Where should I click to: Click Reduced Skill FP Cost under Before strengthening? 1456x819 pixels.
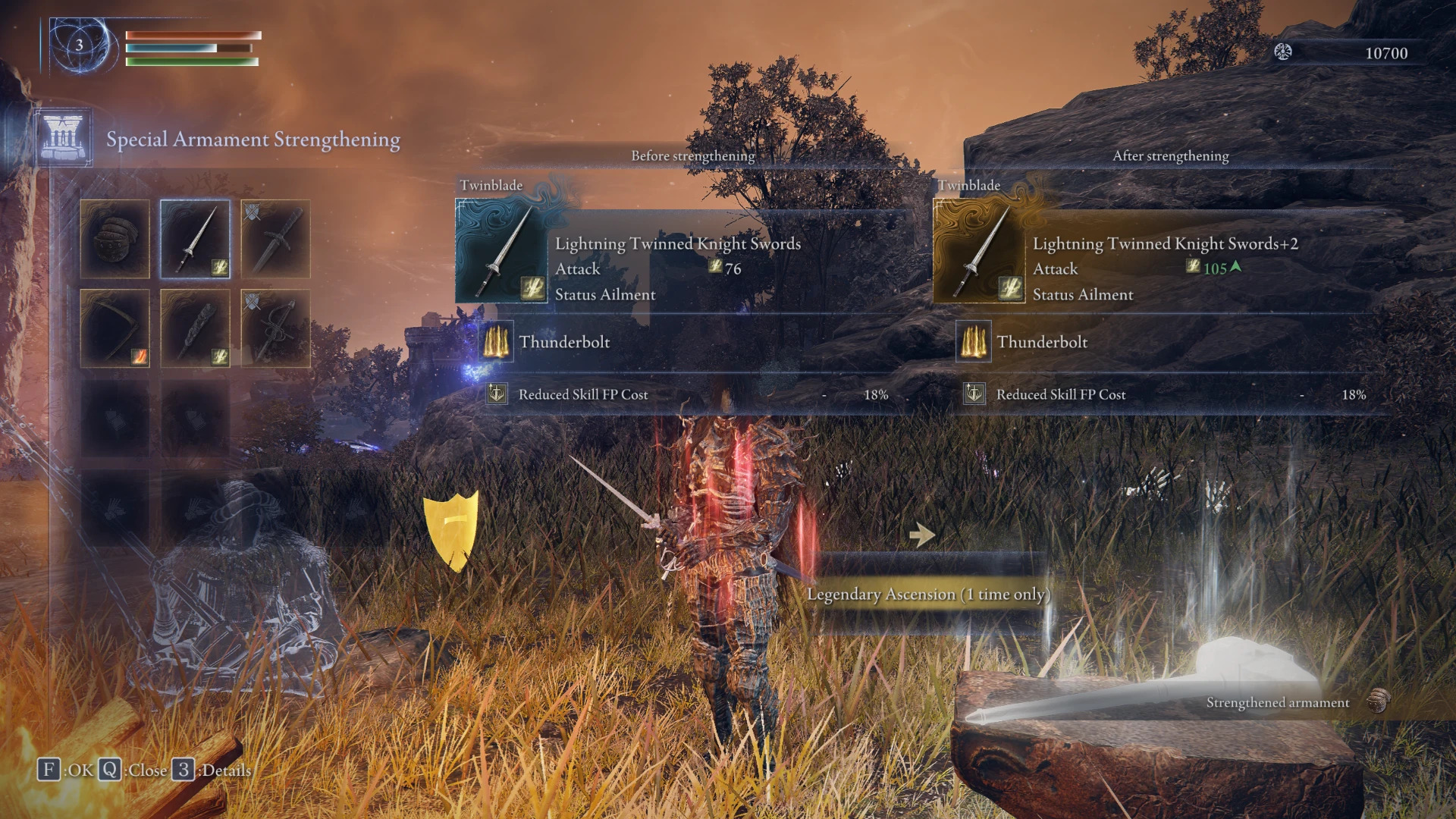(x=582, y=394)
